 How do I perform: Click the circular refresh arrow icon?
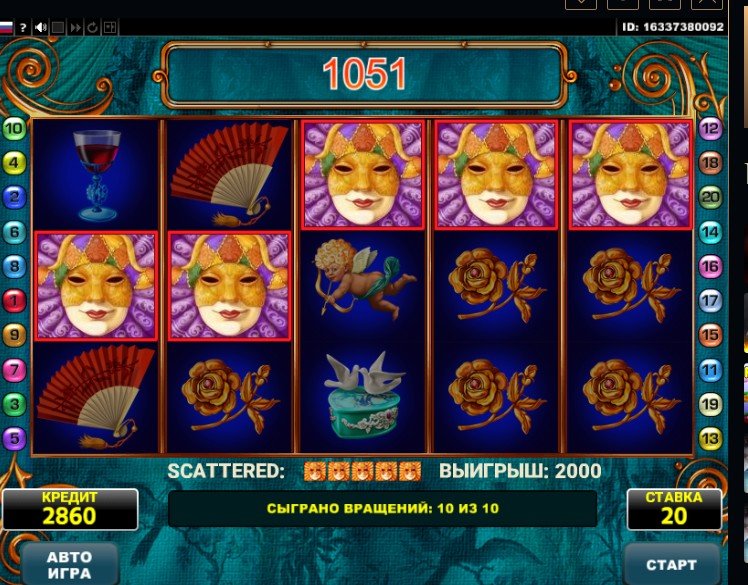pyautogui.click(x=92, y=28)
